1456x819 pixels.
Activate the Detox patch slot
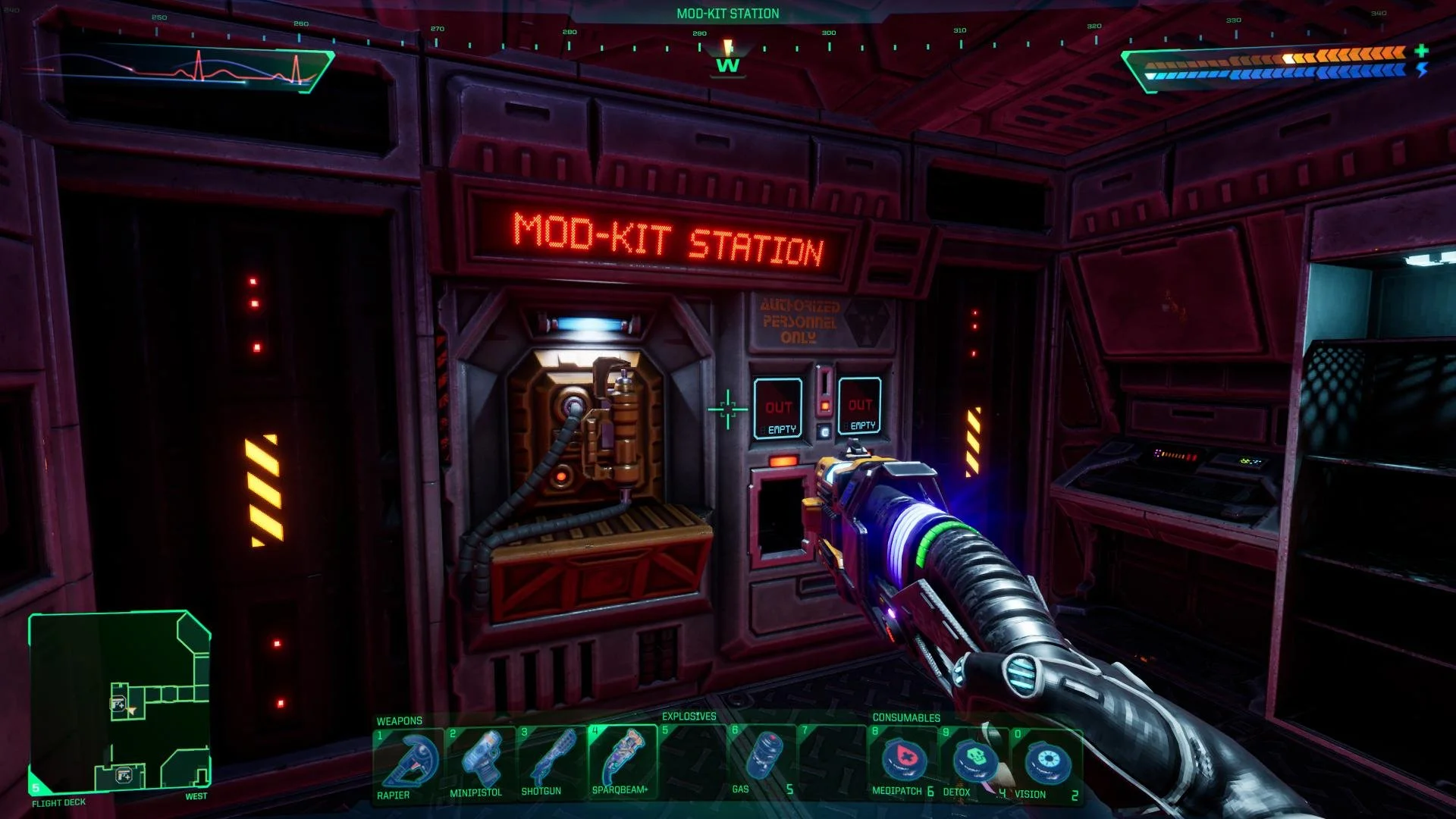(x=974, y=762)
